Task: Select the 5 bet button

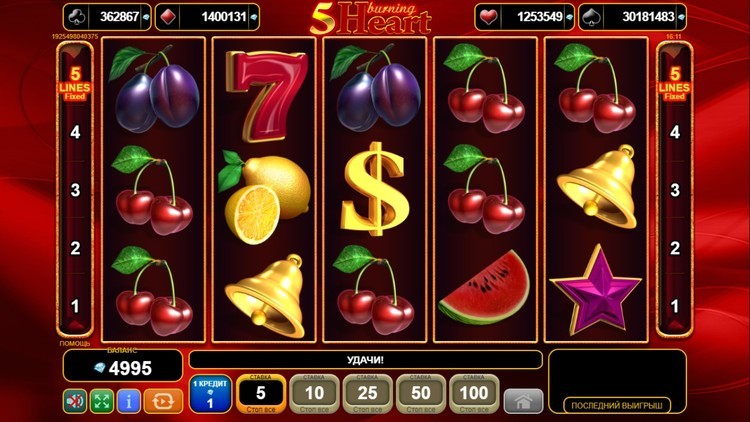Action: [x=261, y=394]
